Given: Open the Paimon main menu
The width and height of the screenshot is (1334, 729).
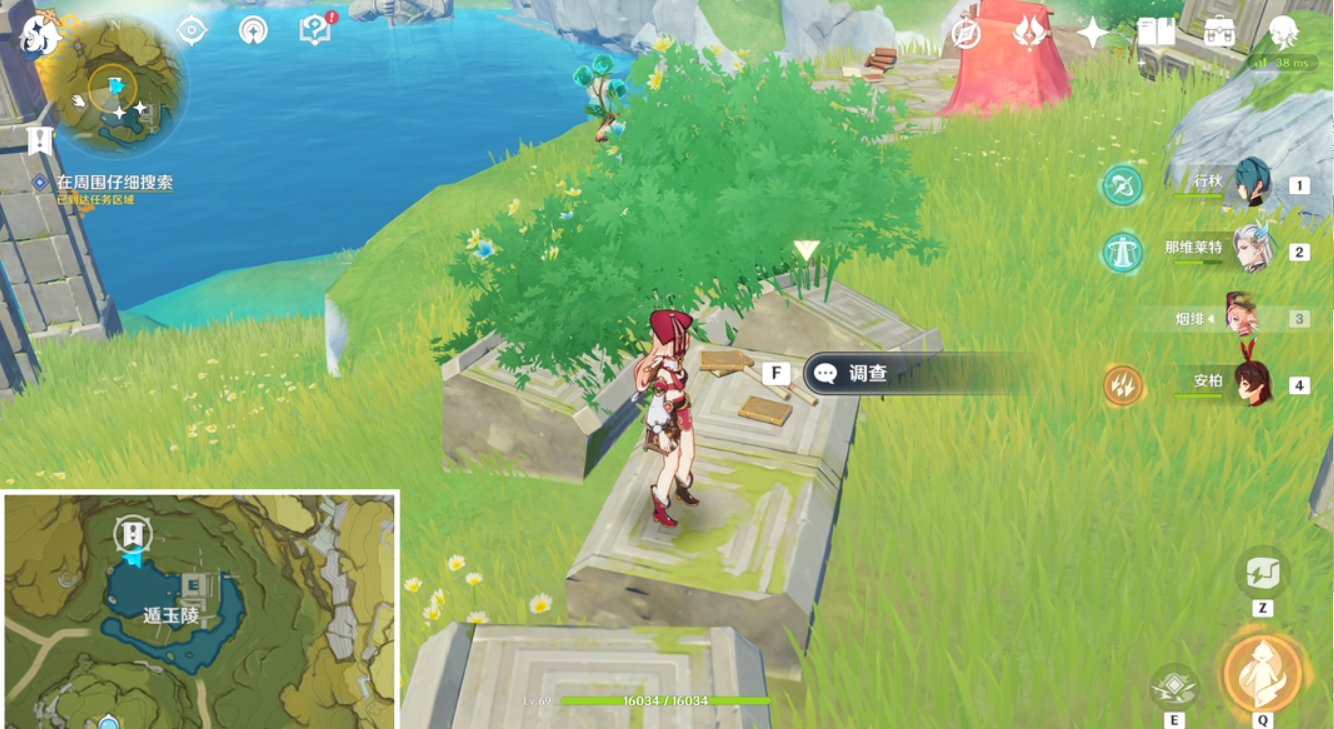Looking at the screenshot, I should click(x=38, y=35).
